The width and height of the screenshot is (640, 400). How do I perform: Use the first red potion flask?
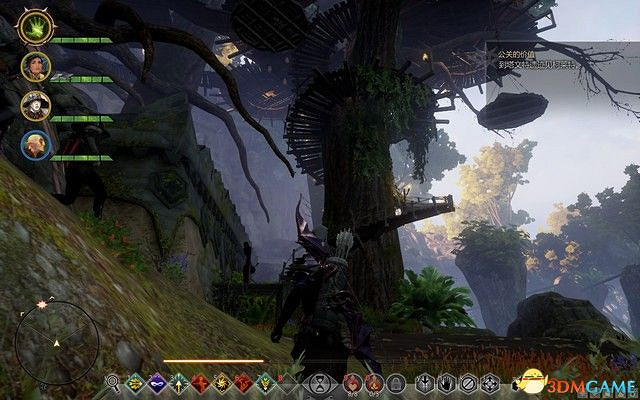[350, 382]
